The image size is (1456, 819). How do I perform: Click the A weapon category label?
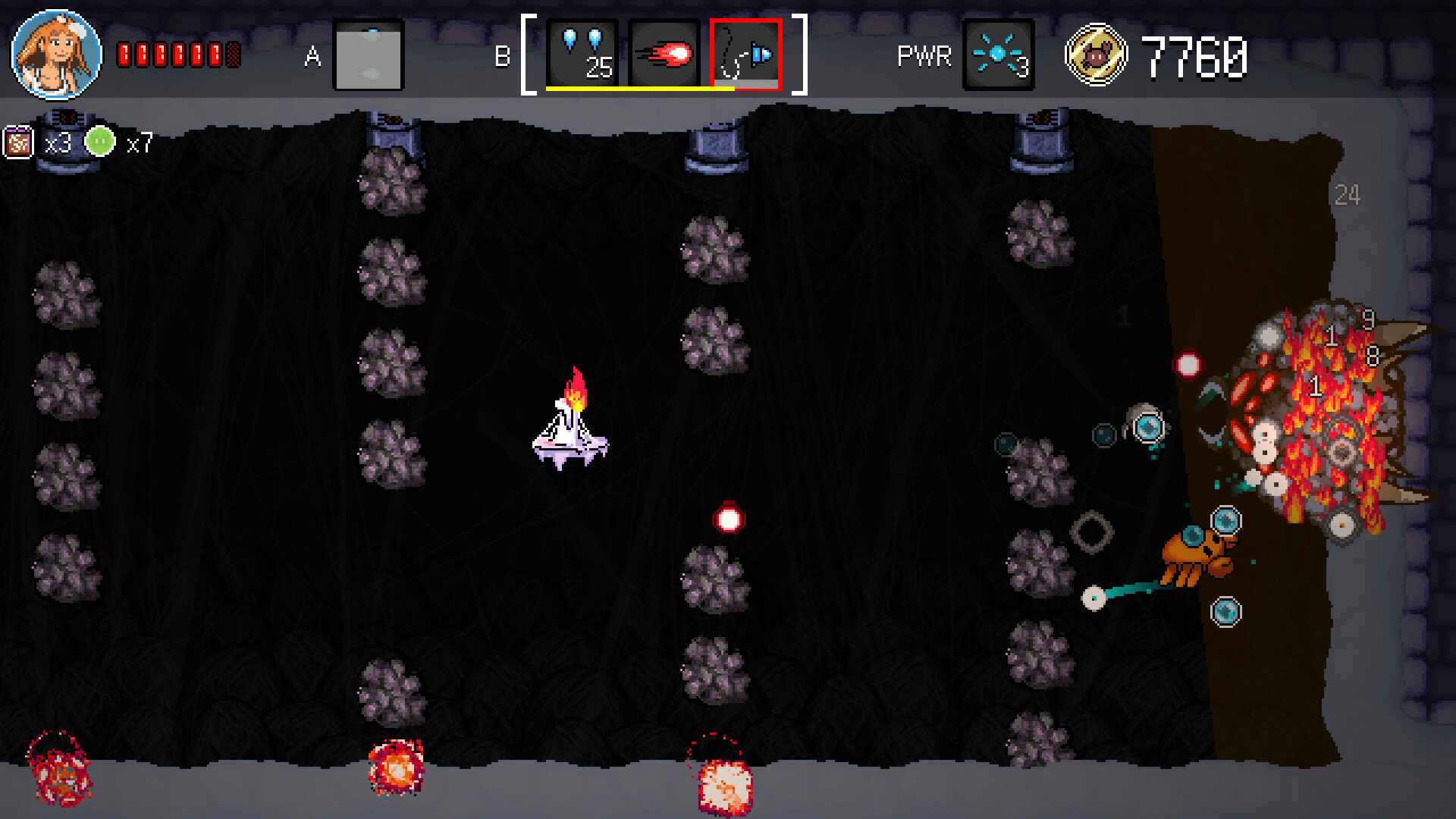pyautogui.click(x=312, y=54)
